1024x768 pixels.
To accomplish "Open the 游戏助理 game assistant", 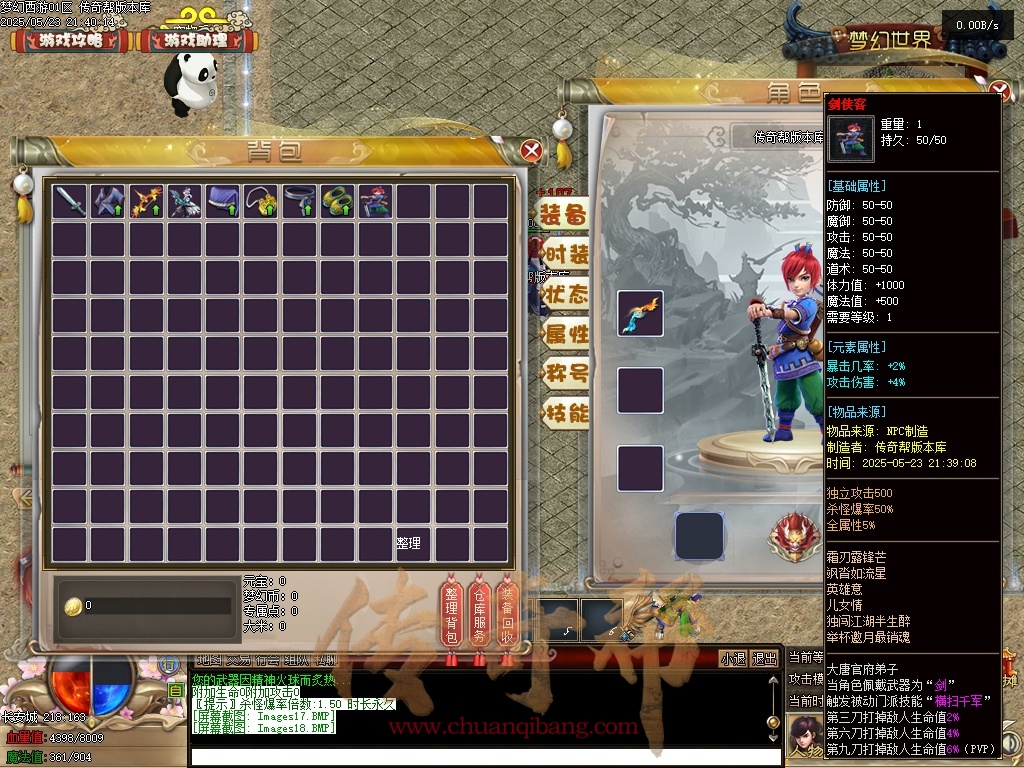I will pos(196,41).
